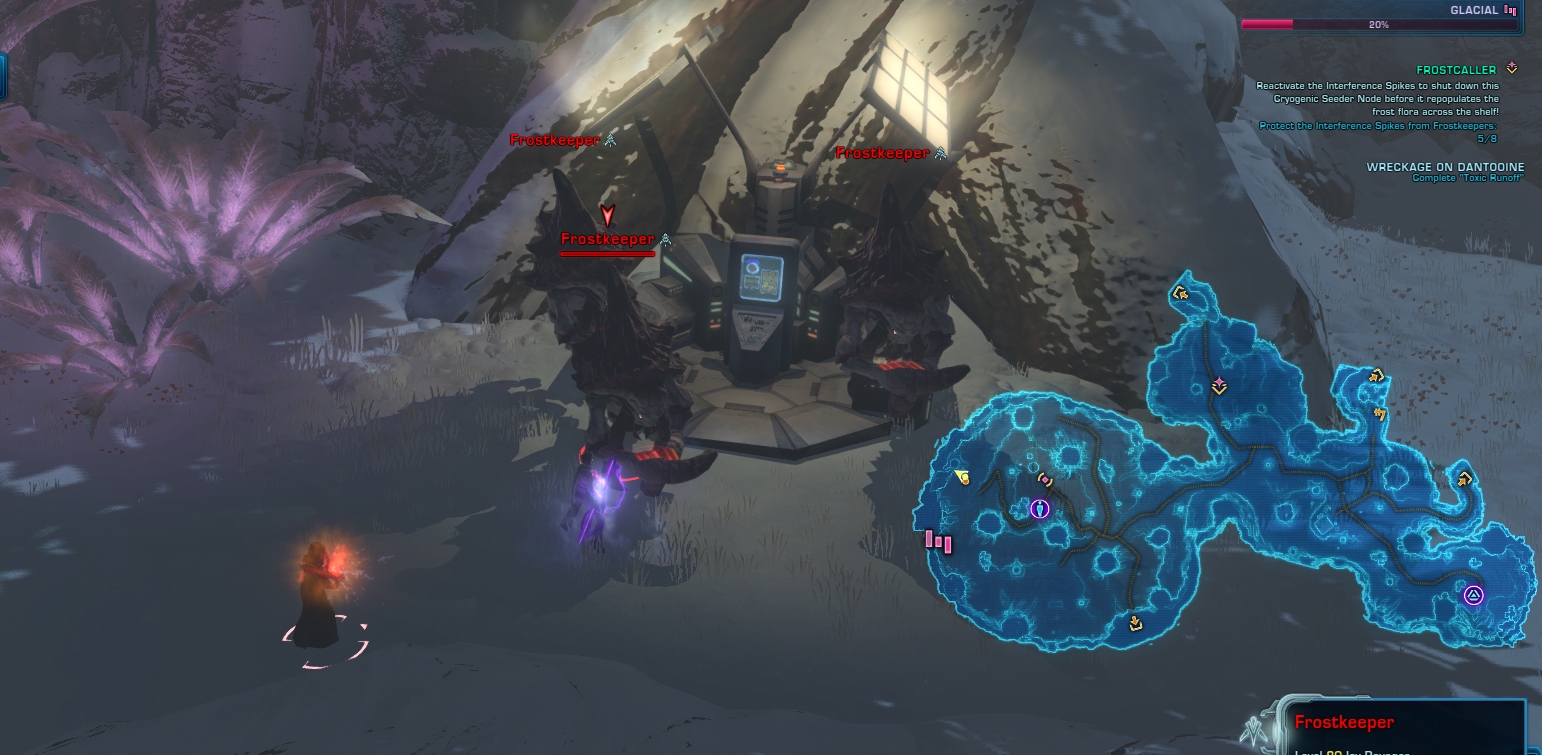
Task: Select the purple circled person marker on map
Action: tap(1041, 509)
